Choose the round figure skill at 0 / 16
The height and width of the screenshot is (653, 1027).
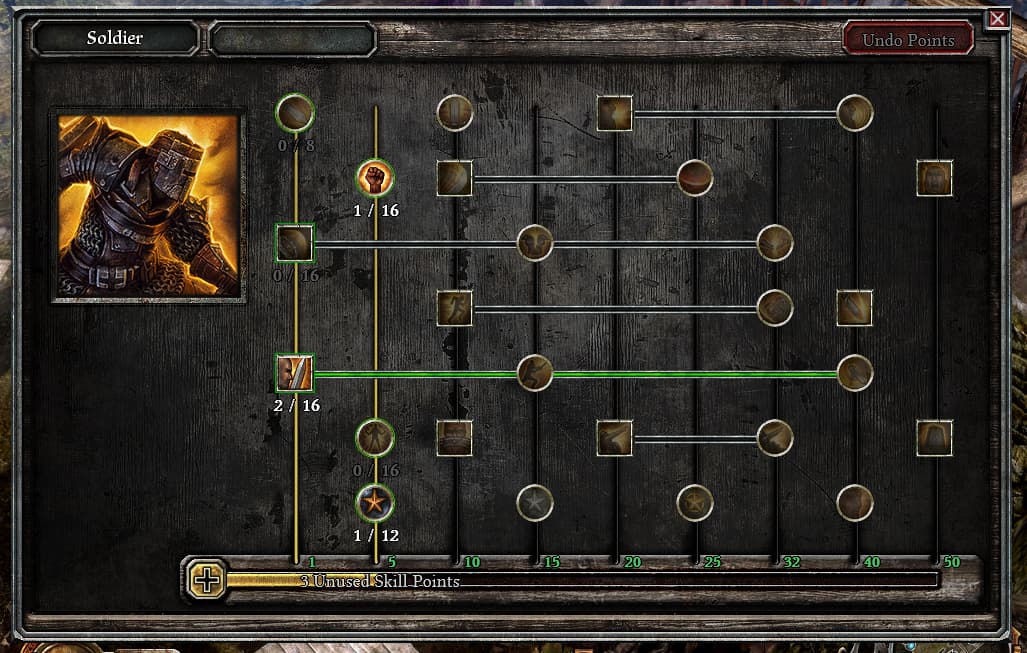[x=375, y=437]
